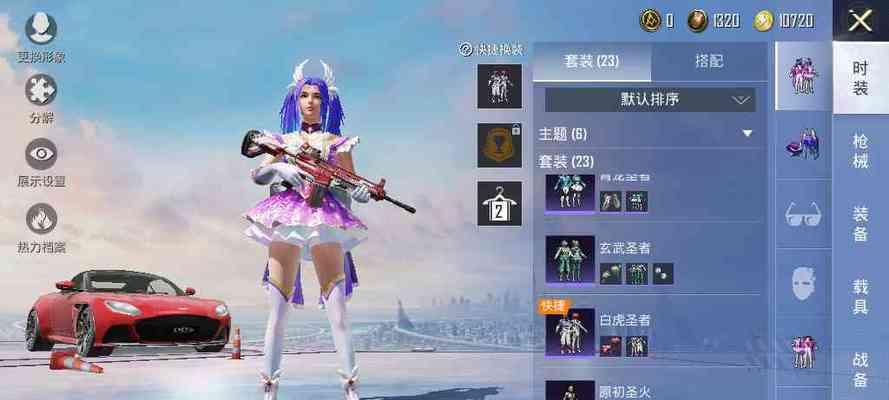This screenshot has width=889, height=400.
Task: Switch to the 套装 (23) tab
Action: click(591, 61)
